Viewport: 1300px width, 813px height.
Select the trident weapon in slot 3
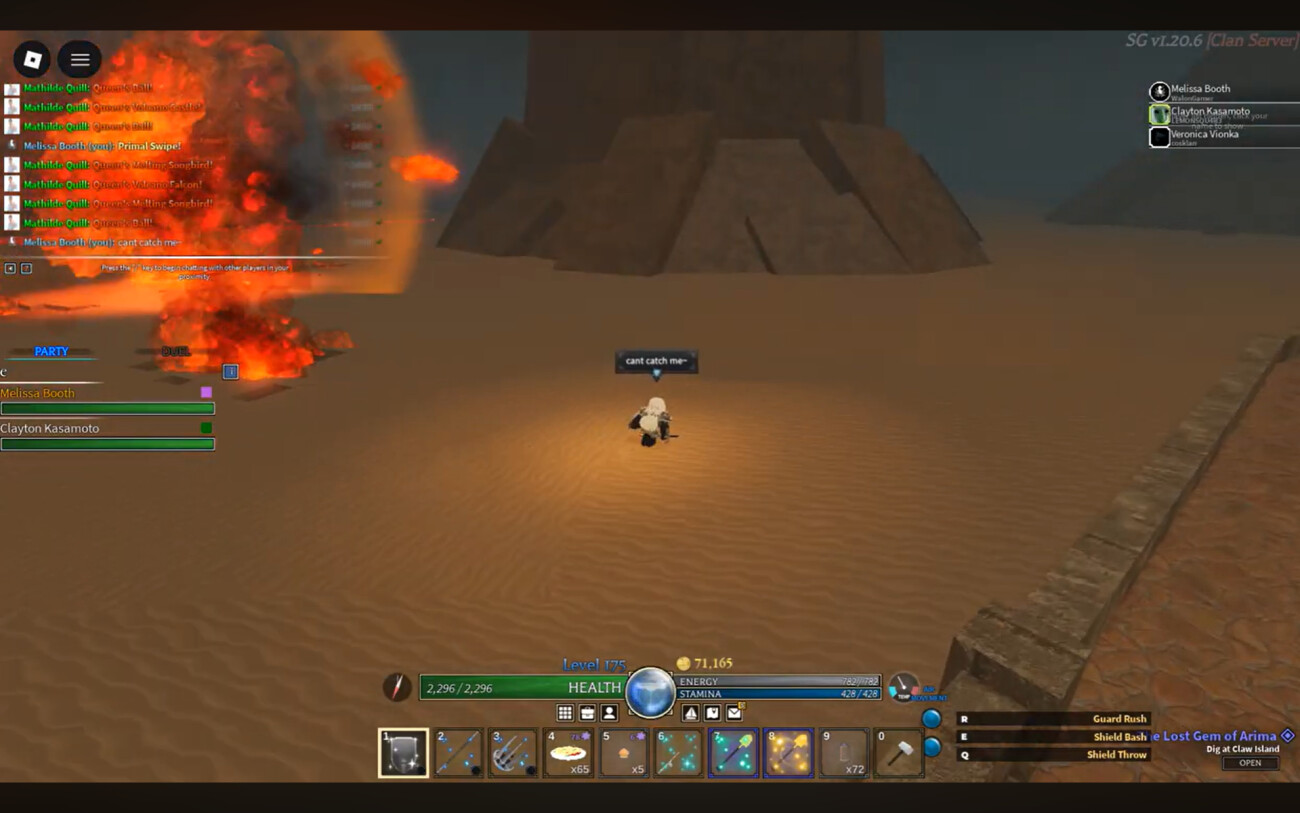513,753
